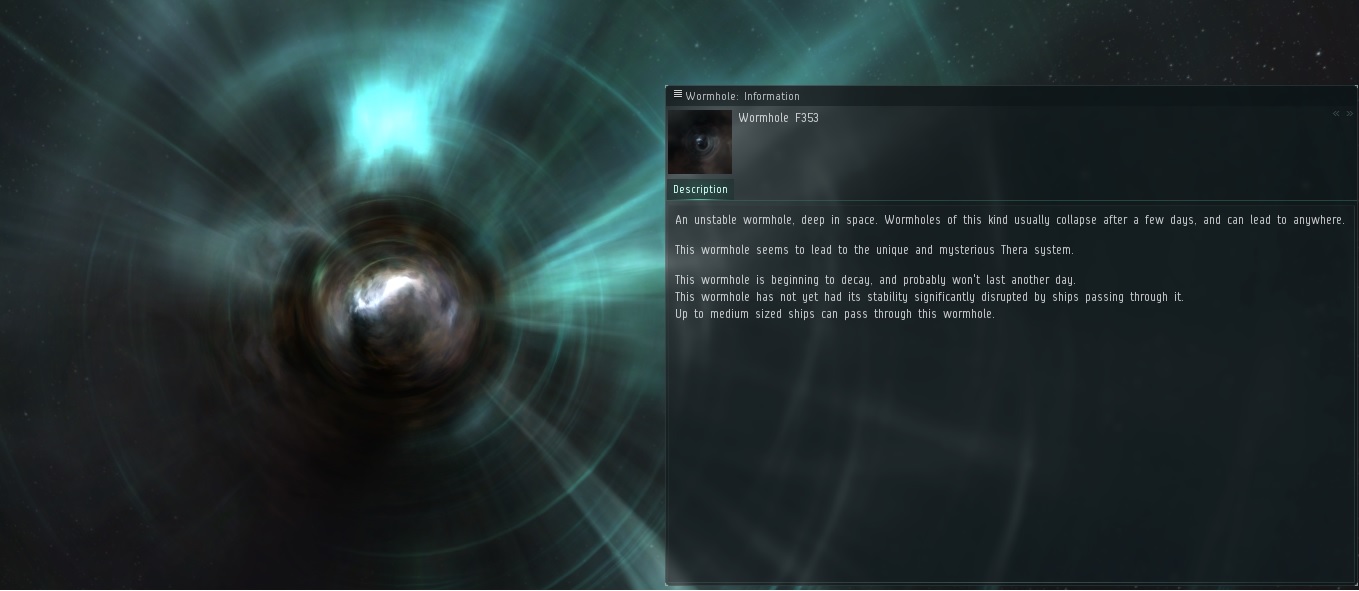The image size is (1359, 591).
Task: Open the info window's hamburger menu
Action: click(x=677, y=95)
